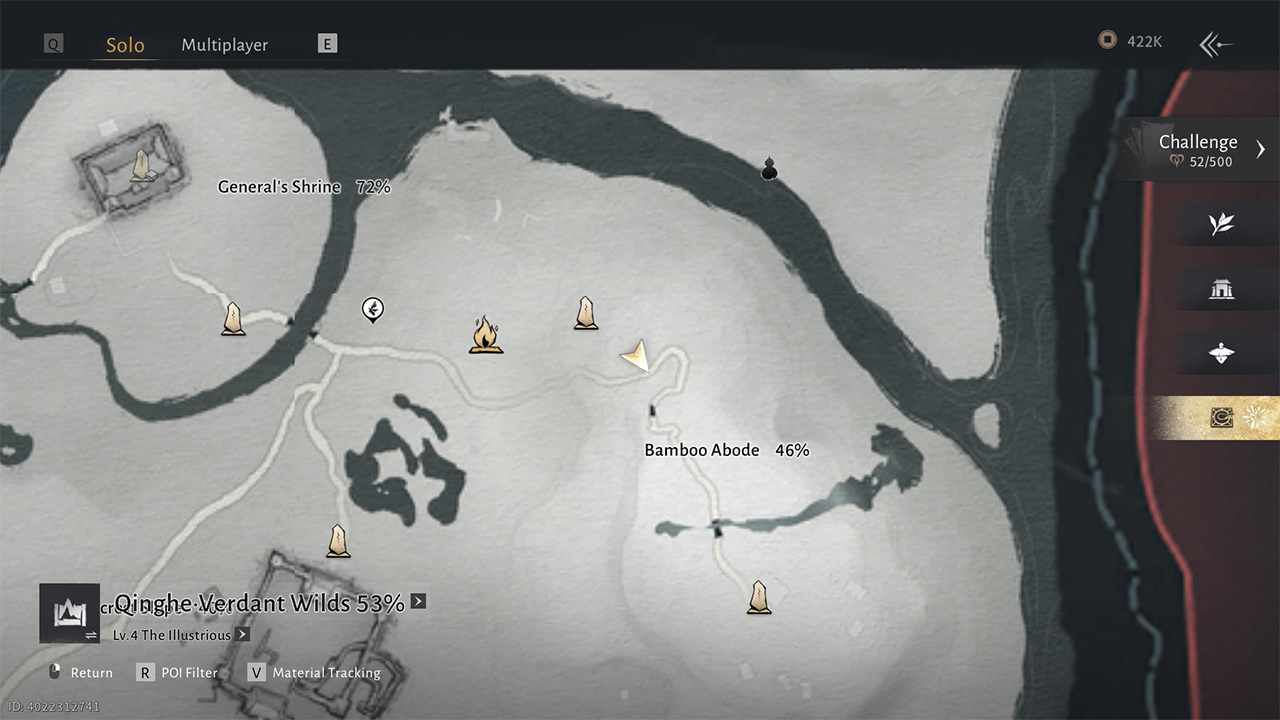1280x720 pixels.
Task: Click the black gourd marker on the river
Action: tap(769, 168)
